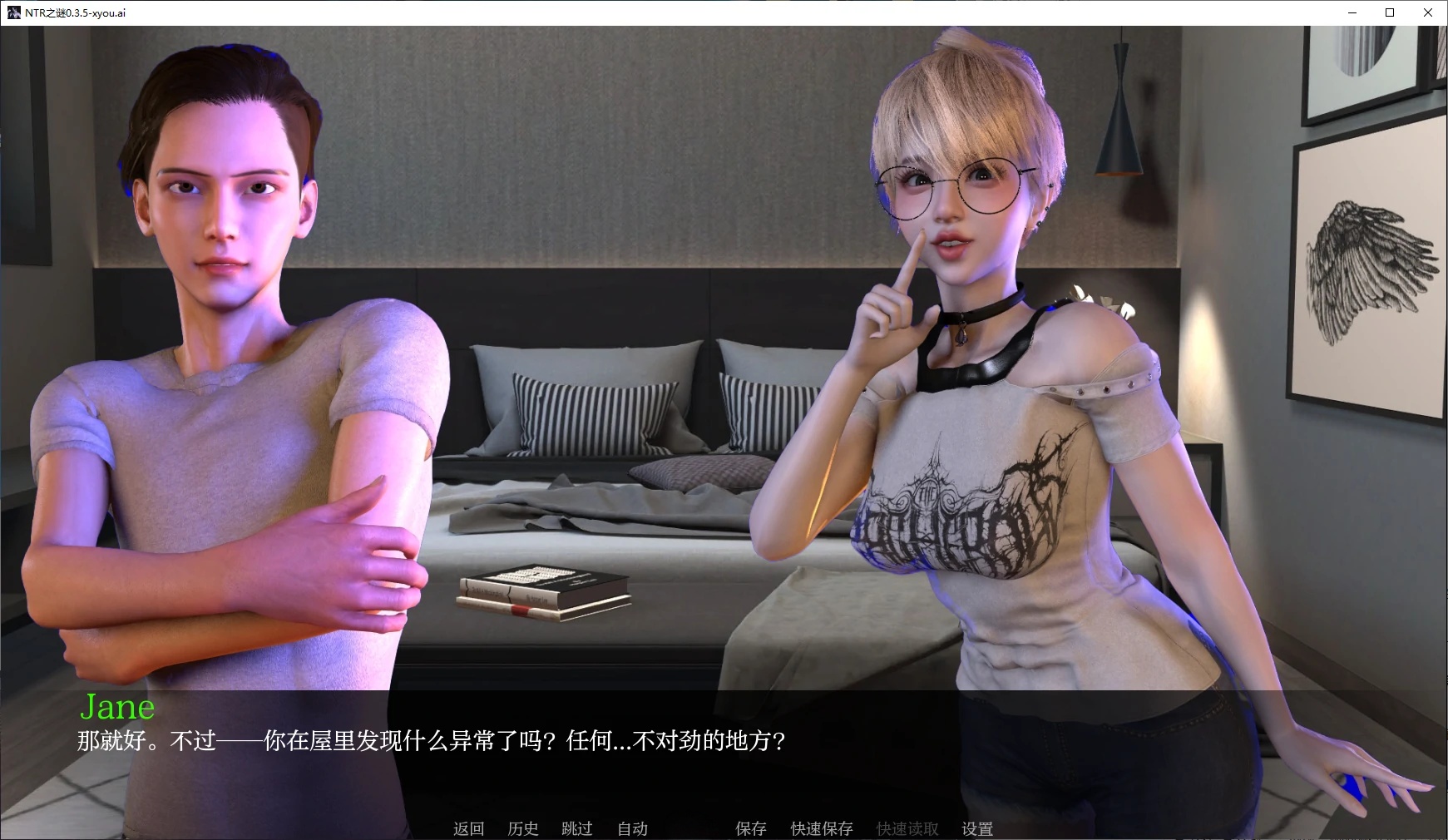Minimize the game window
This screenshot has height=840, width=1448.
(x=1351, y=12)
